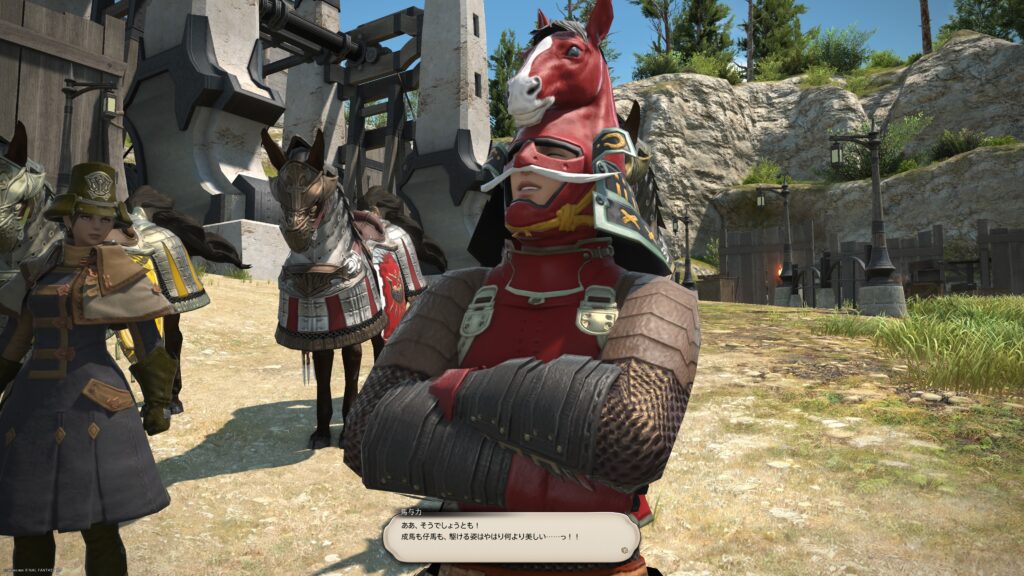Screen dimensions: 1024x576
Task: Advance the dialogue box to continue
Action: coord(510,537)
